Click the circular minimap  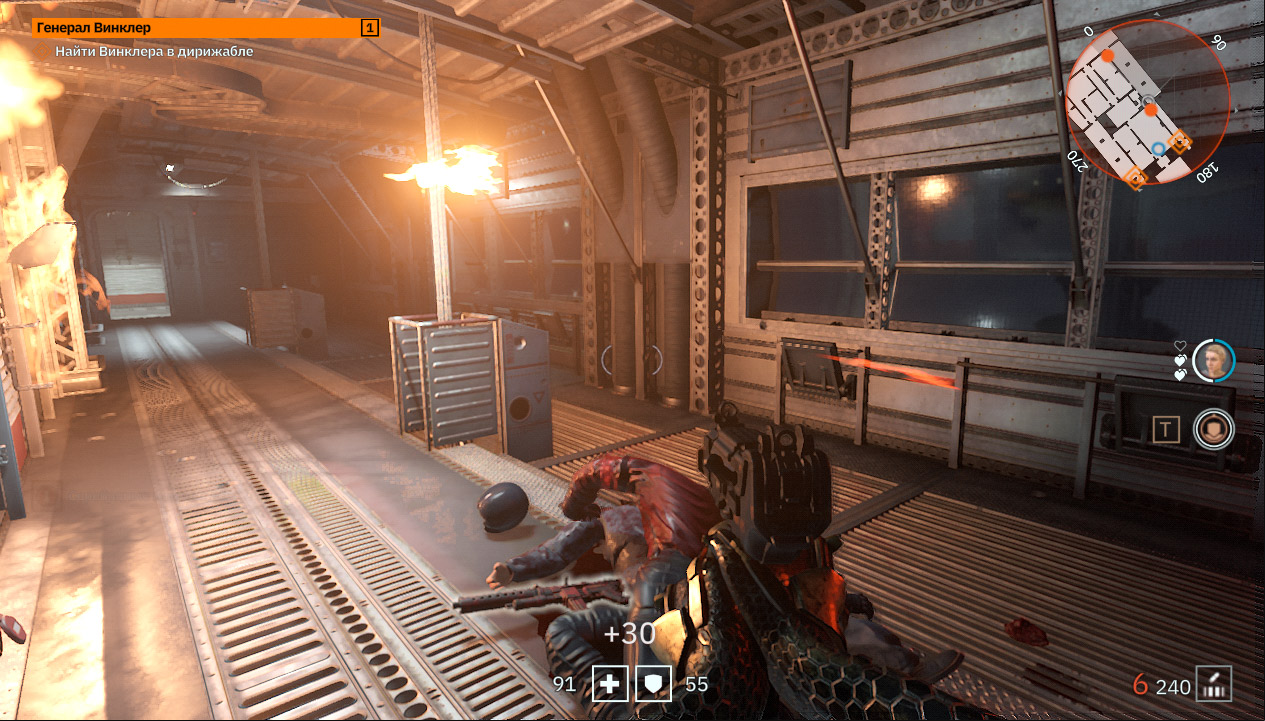point(1148,103)
